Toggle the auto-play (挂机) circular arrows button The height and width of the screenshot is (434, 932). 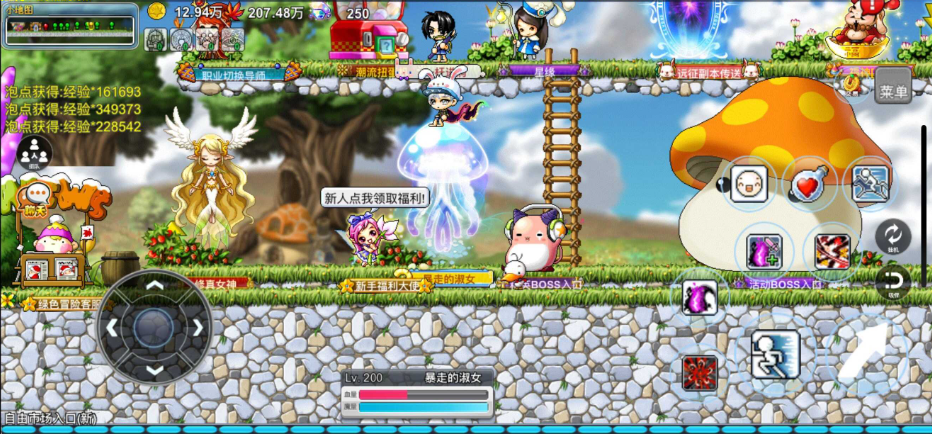point(892,237)
